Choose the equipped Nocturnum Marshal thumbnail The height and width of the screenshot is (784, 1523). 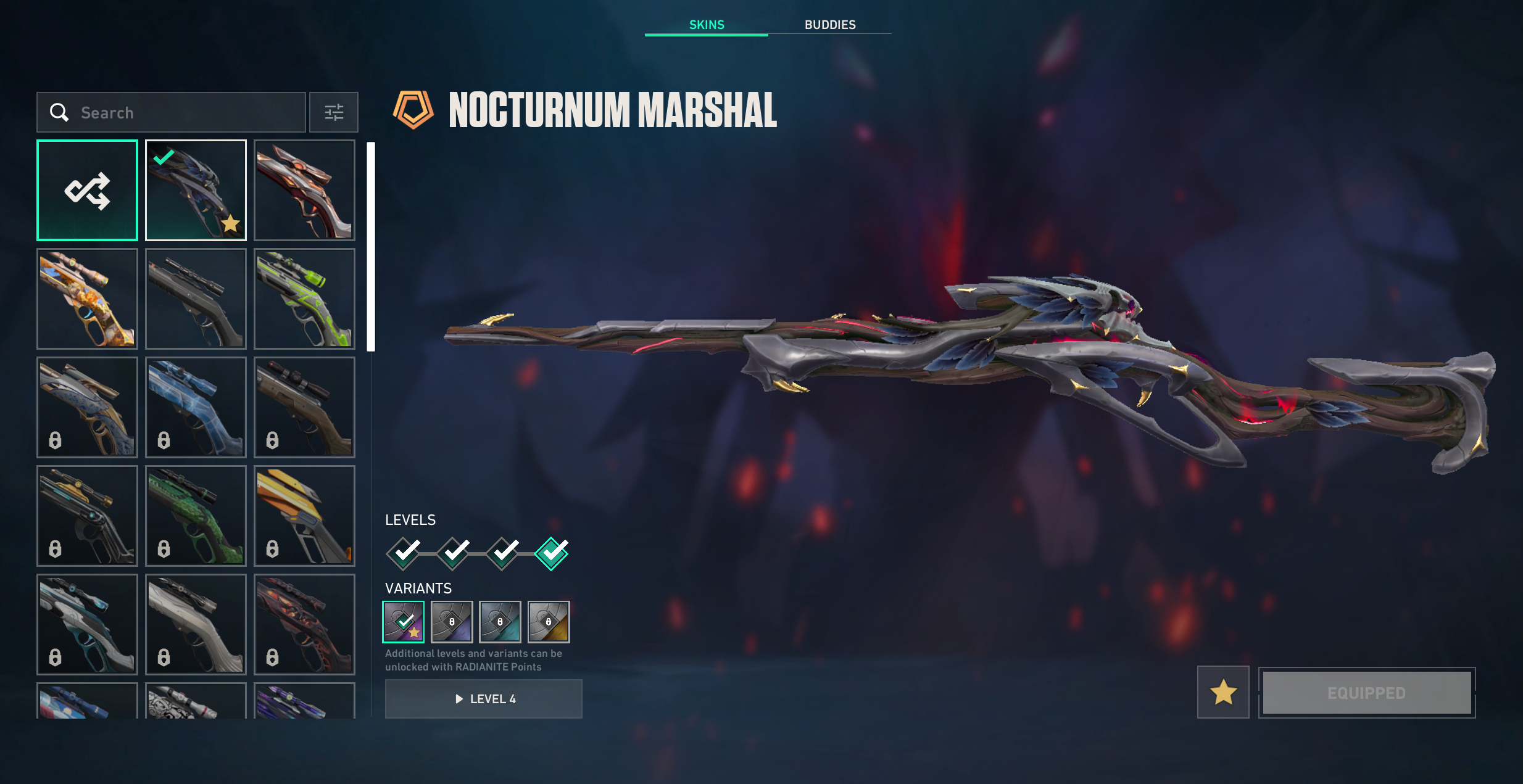coord(196,190)
